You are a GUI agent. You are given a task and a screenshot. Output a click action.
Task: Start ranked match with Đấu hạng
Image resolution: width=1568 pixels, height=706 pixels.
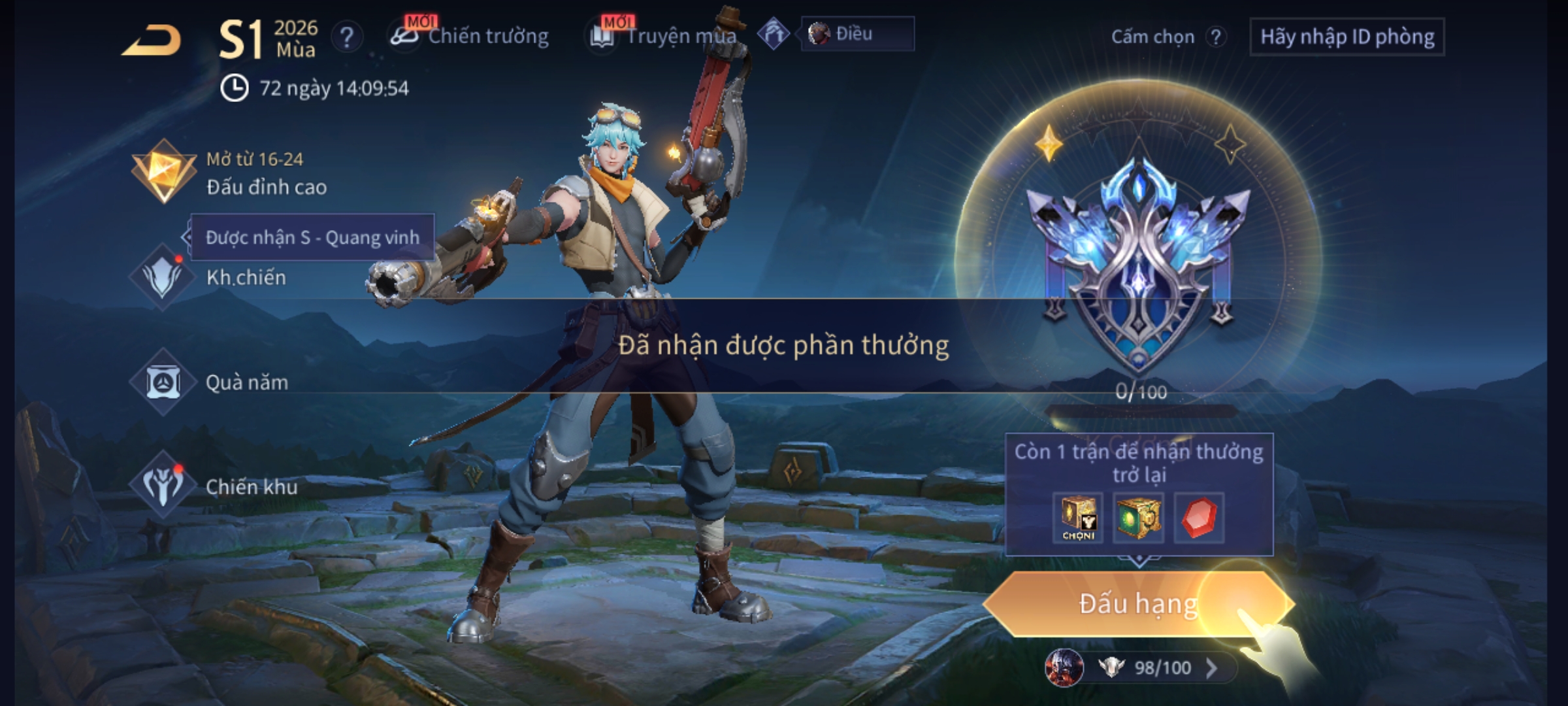coord(1137,604)
